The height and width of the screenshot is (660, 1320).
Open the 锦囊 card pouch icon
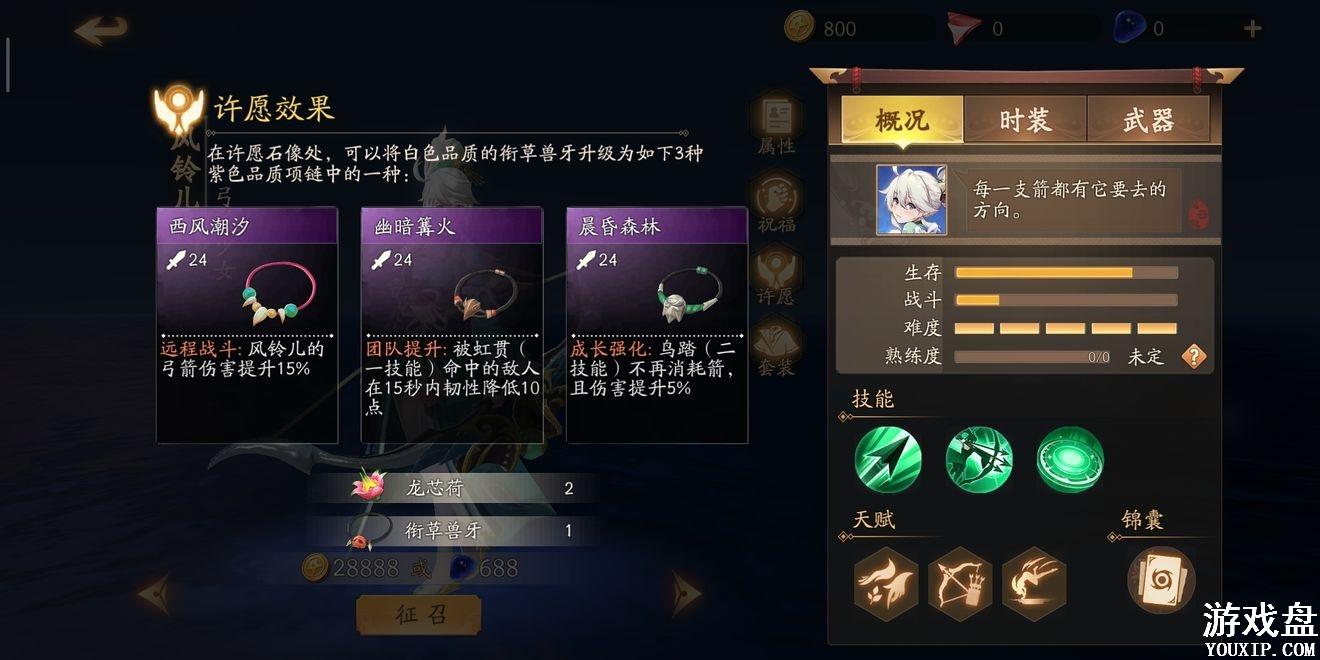pyautogui.click(x=1161, y=580)
